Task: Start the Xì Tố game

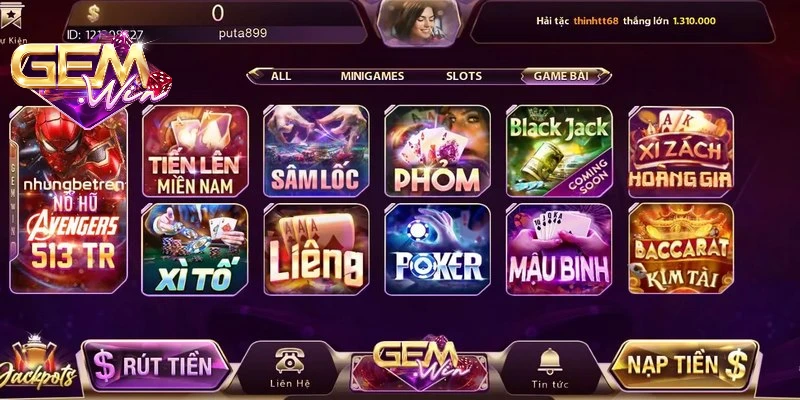Action: (x=194, y=250)
